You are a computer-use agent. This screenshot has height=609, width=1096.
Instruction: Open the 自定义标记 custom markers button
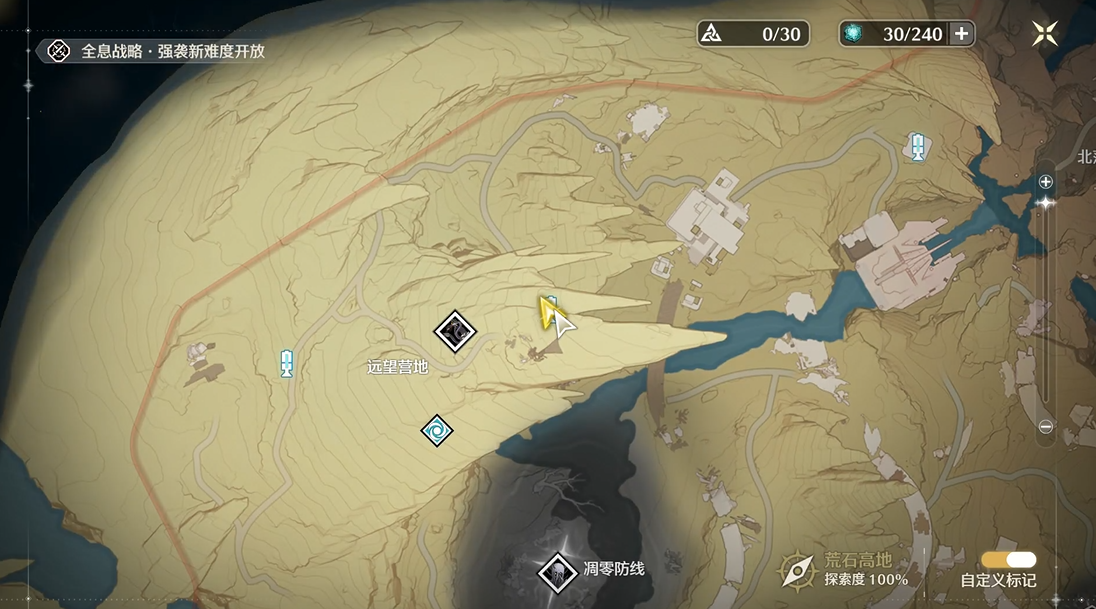(x=1008, y=560)
